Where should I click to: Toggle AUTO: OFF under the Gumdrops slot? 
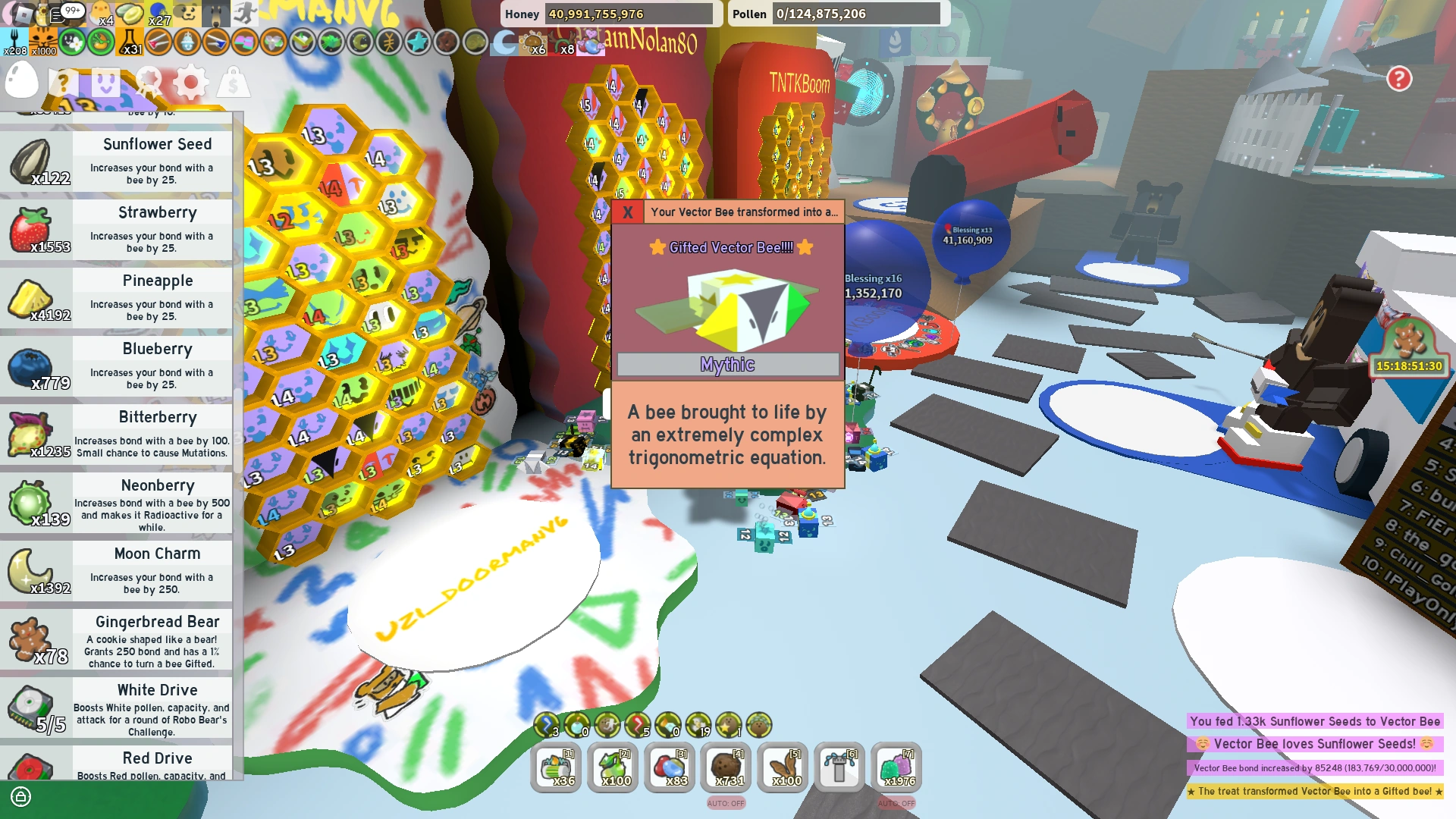[897, 803]
